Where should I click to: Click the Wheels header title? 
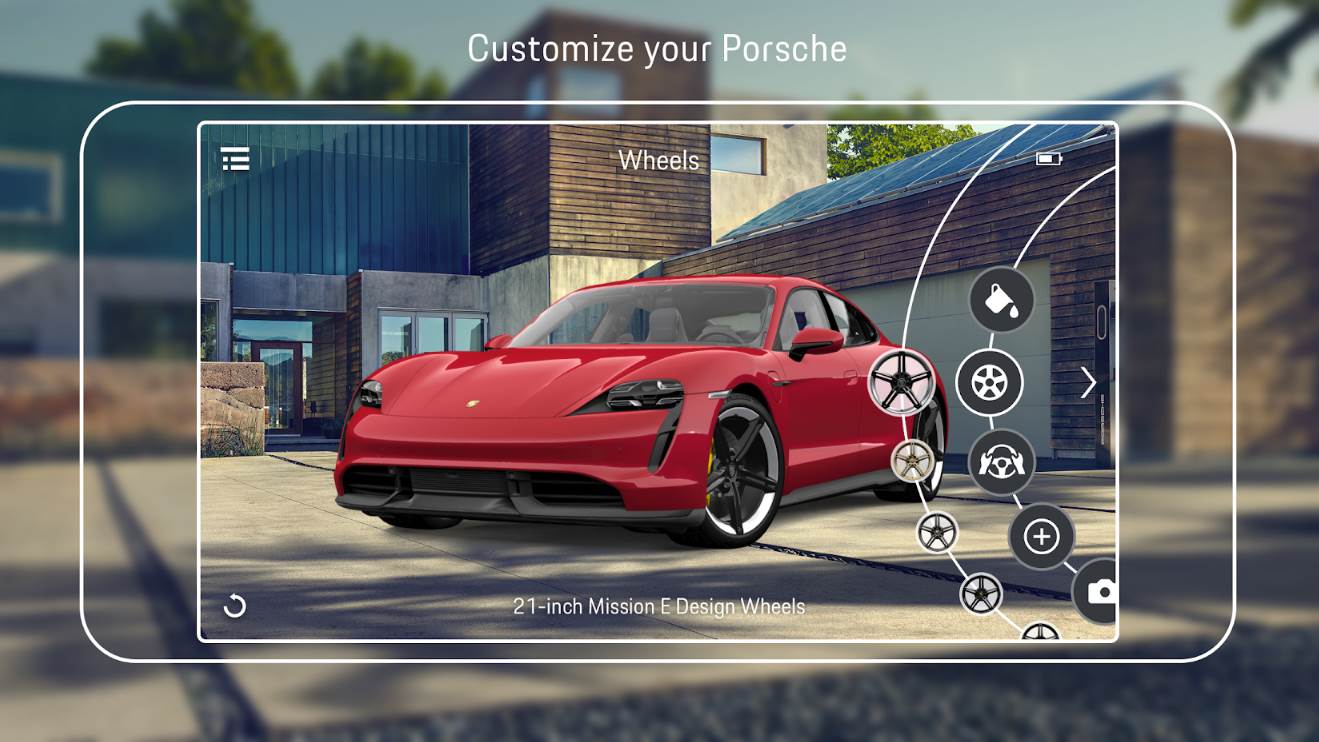pyautogui.click(x=660, y=160)
